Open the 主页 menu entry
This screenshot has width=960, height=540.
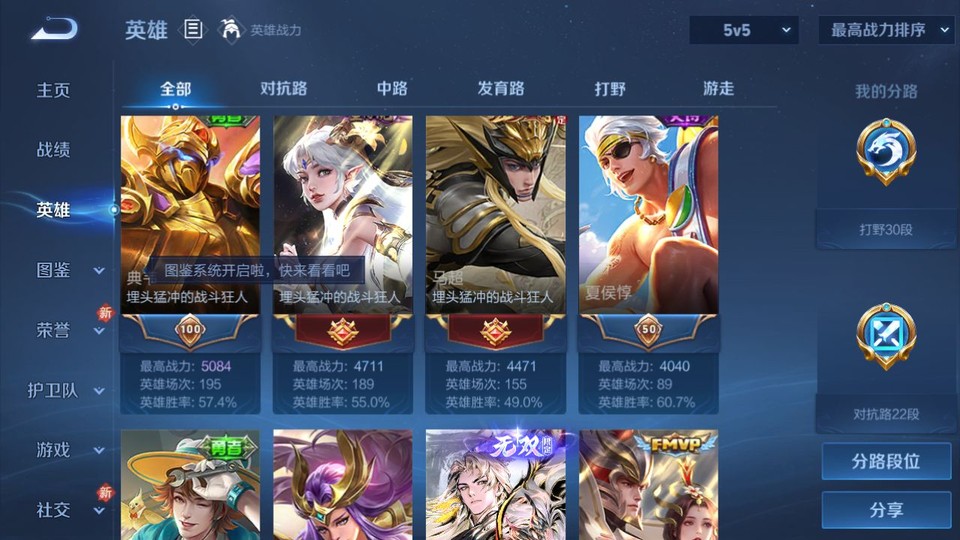tap(54, 90)
